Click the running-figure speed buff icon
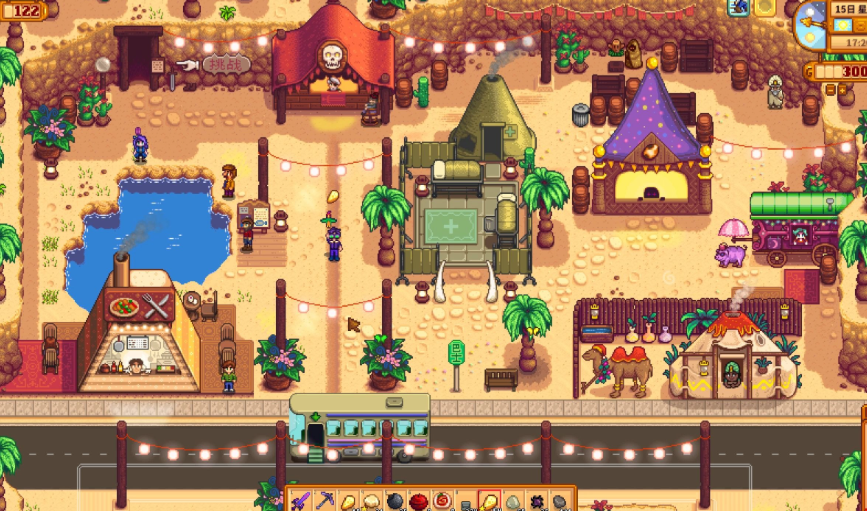 [739, 8]
